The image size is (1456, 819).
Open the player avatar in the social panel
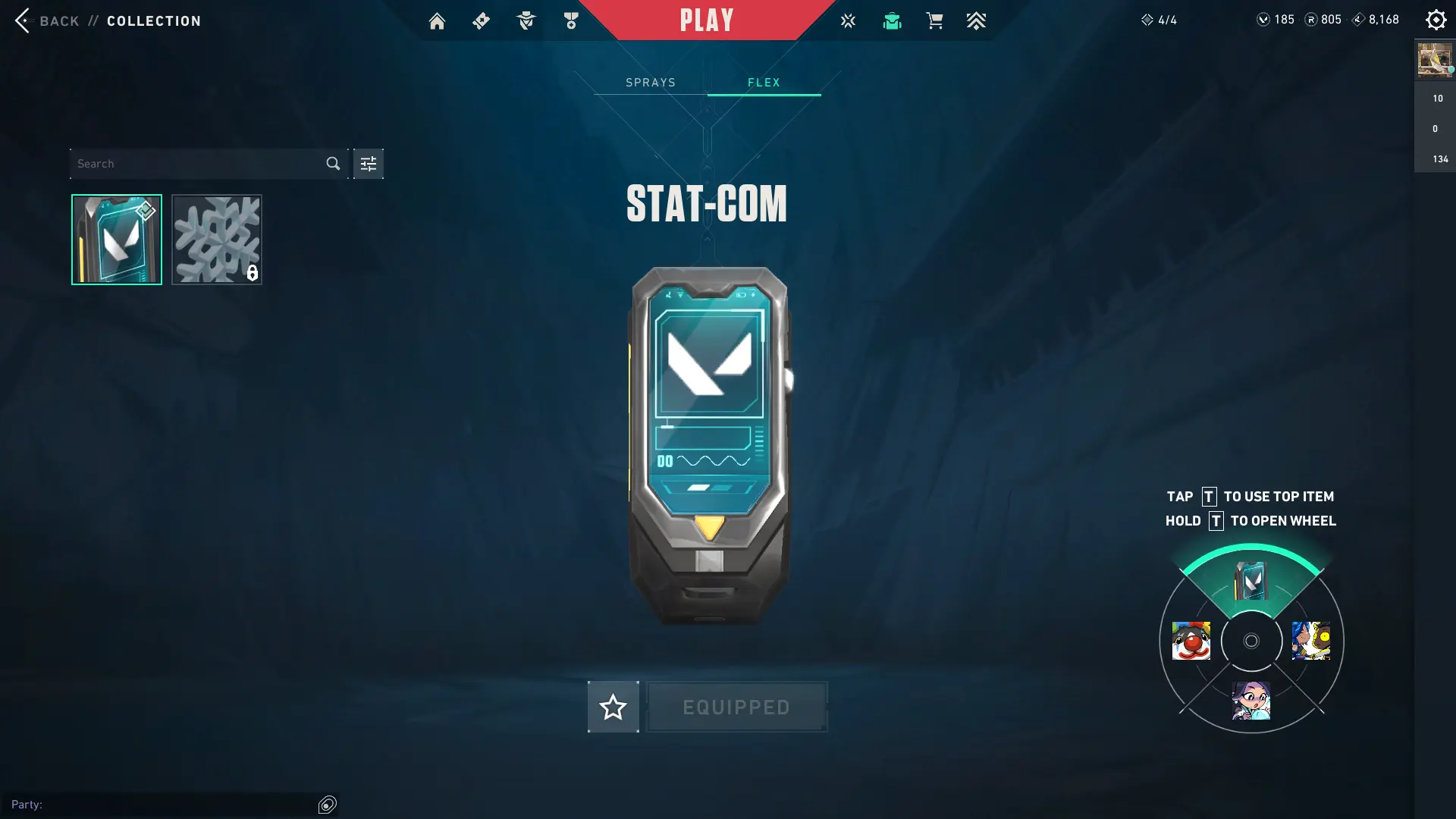pos(1434,60)
